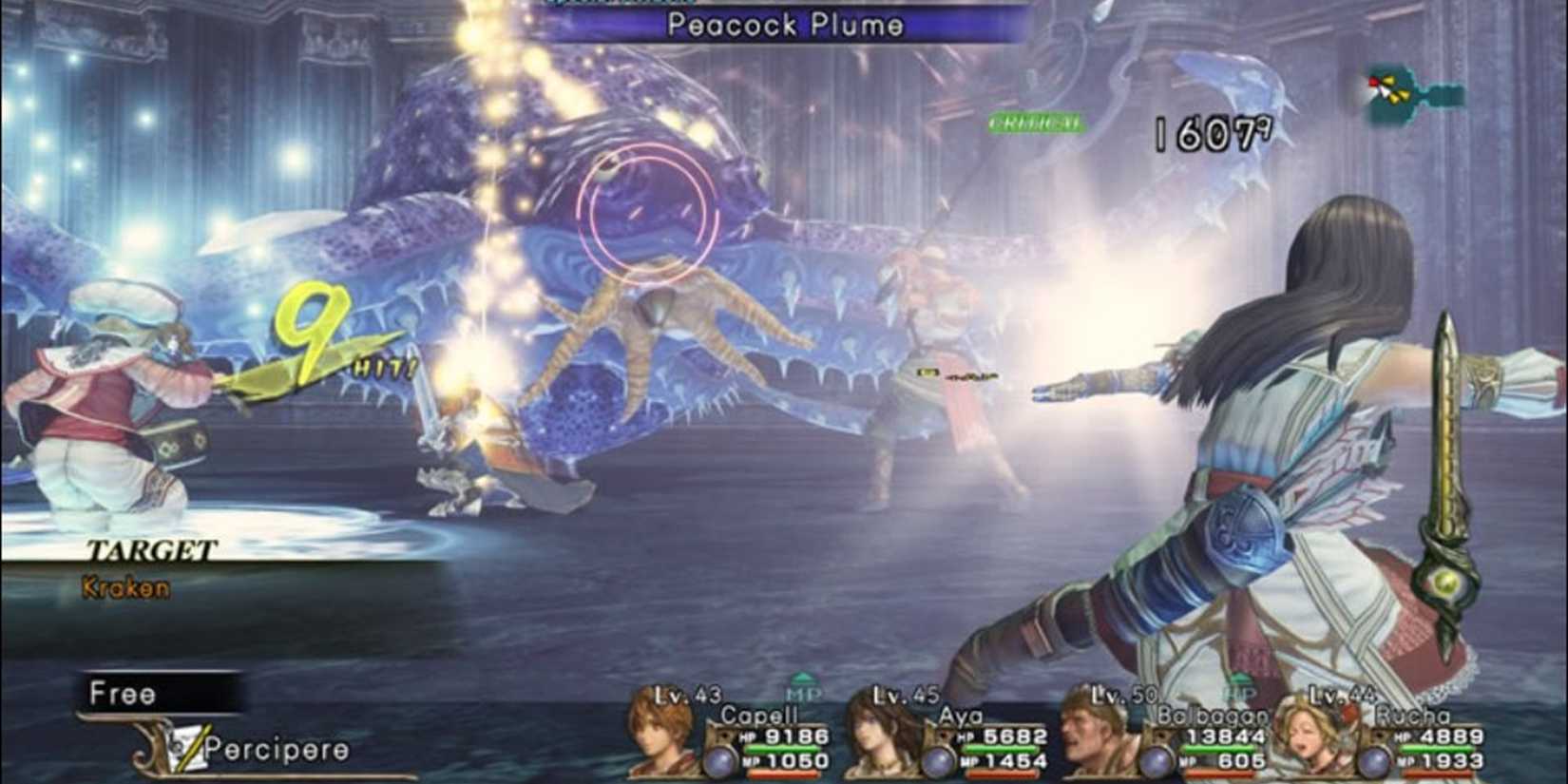This screenshot has height=784, width=1568.
Task: Click the CRITICAL notification
Action: point(1035,121)
